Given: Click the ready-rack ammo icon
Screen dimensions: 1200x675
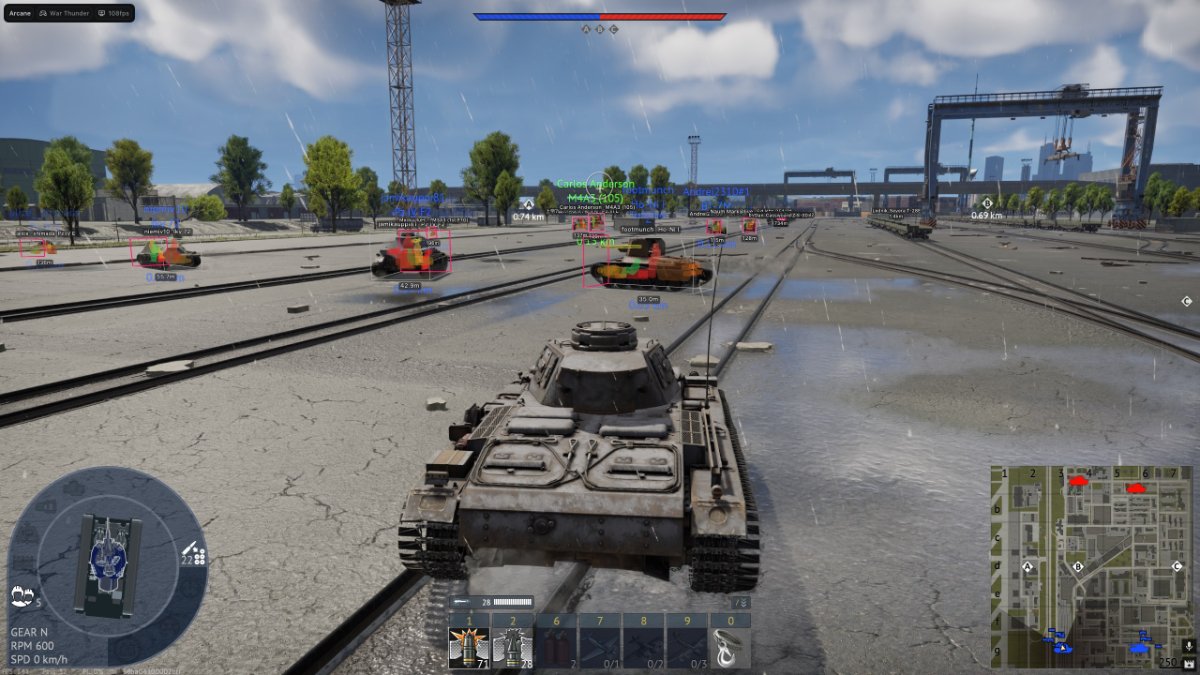Looking at the screenshot, I should tap(194, 553).
